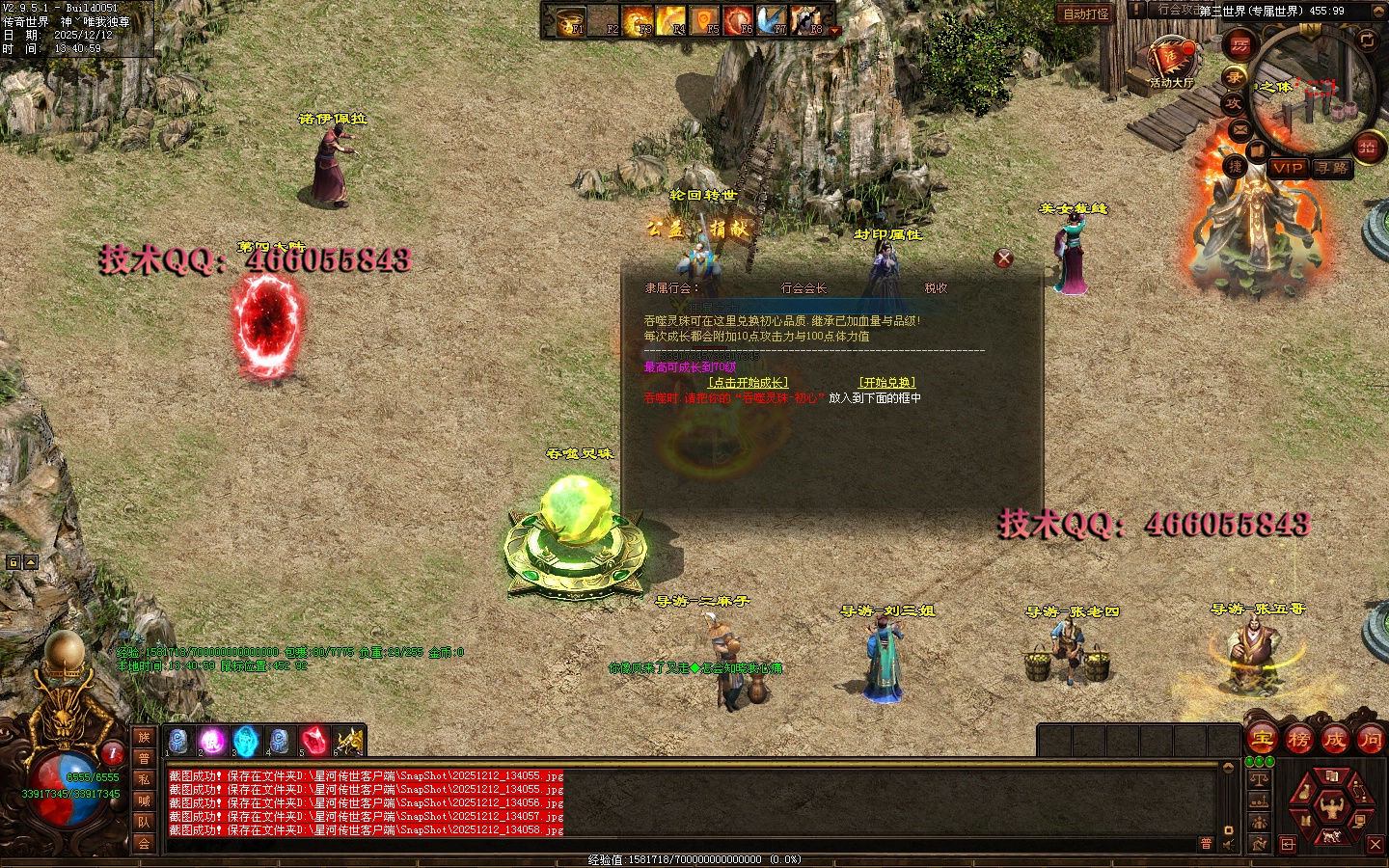Activate the 寻路 pathfinding button
This screenshot has width=1389, height=868.
click(1332, 168)
